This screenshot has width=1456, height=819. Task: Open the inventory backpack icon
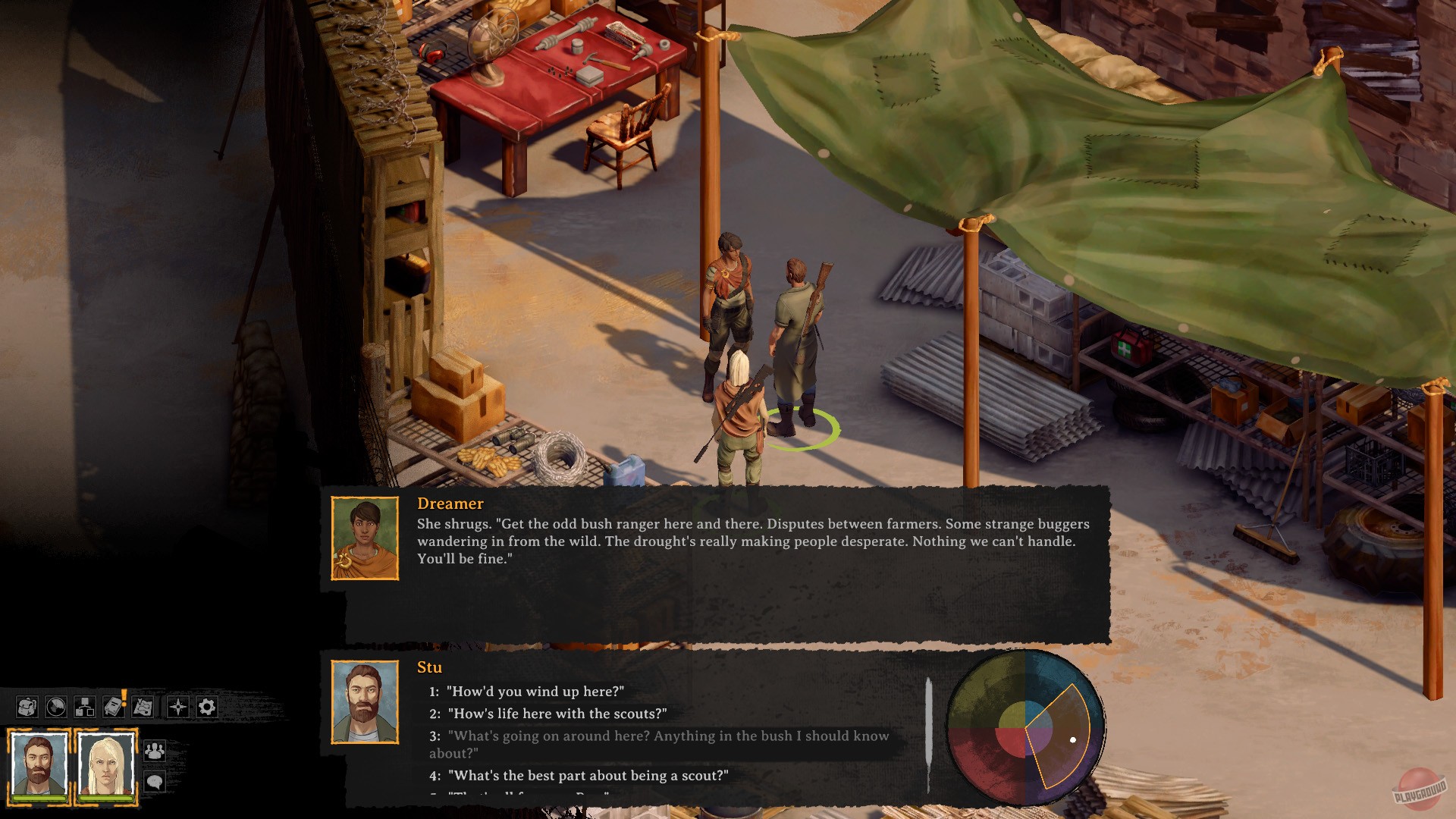(27, 706)
